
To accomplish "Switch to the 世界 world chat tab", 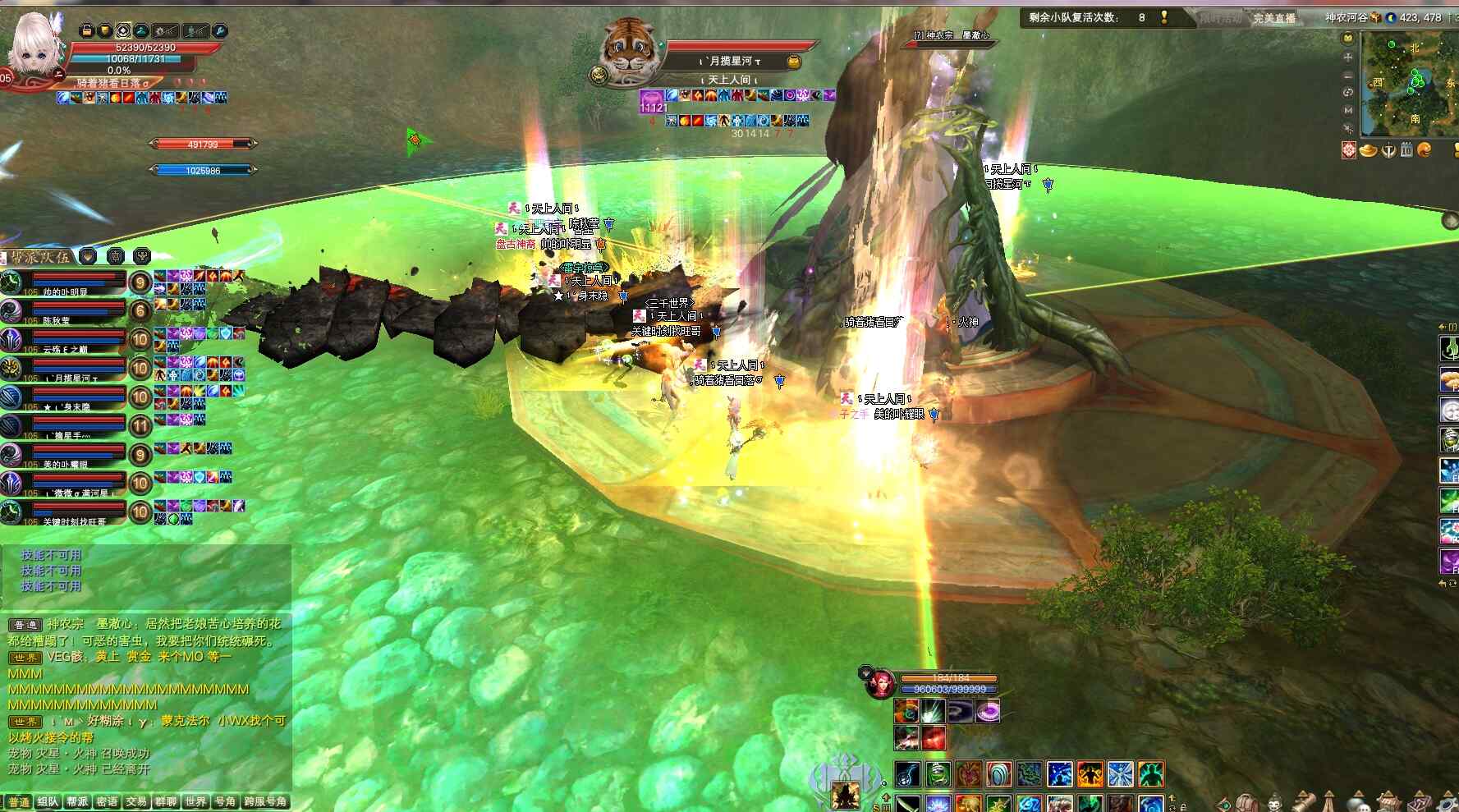I will coord(195,802).
